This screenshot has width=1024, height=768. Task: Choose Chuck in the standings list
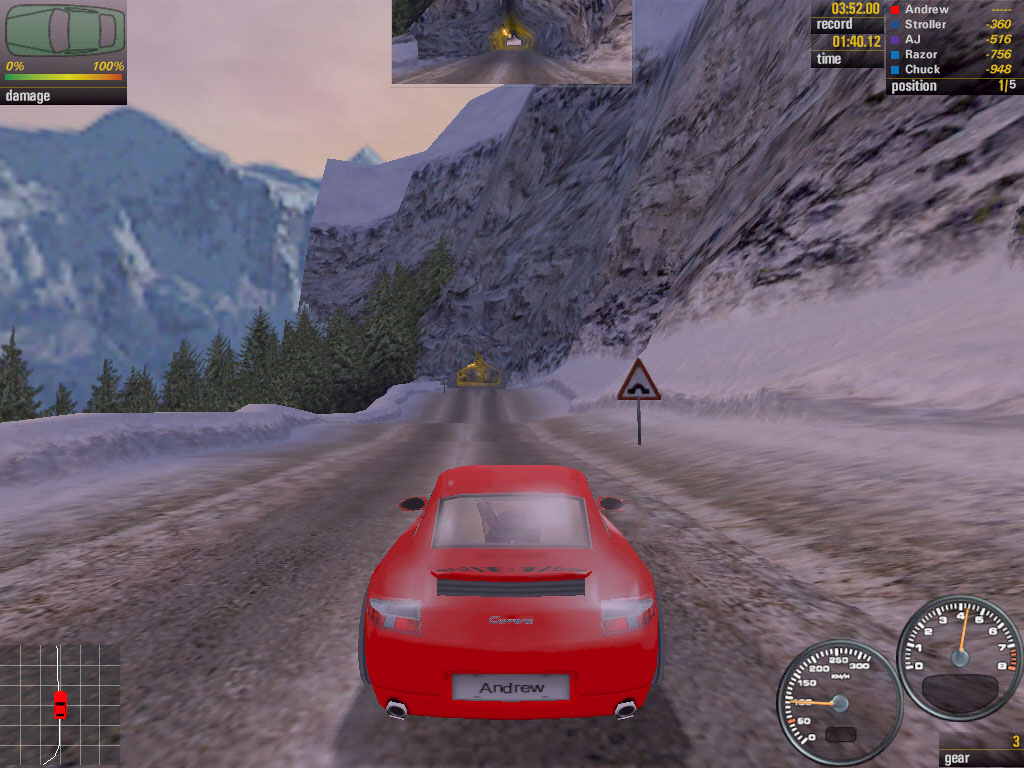pos(922,69)
